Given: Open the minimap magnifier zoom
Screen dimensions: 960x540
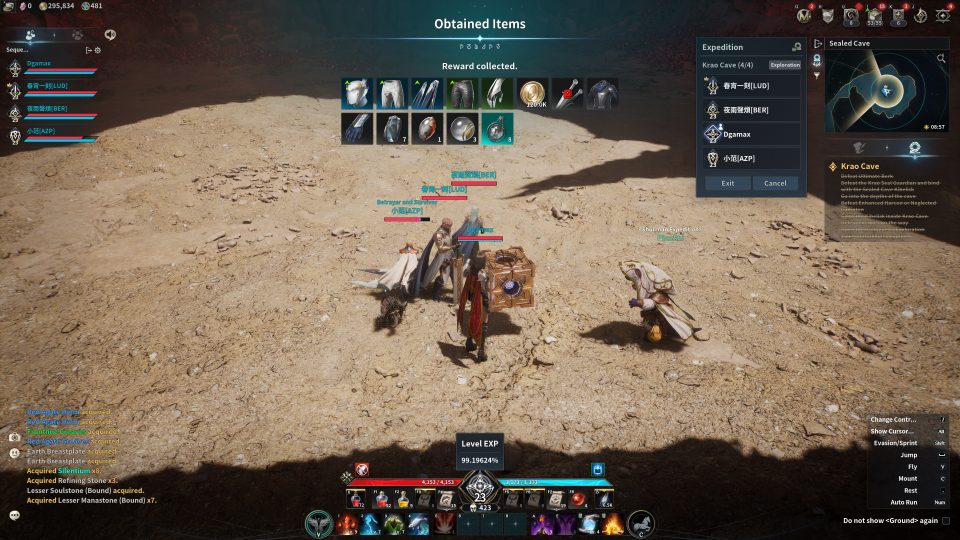Looking at the screenshot, I should (x=941, y=59).
